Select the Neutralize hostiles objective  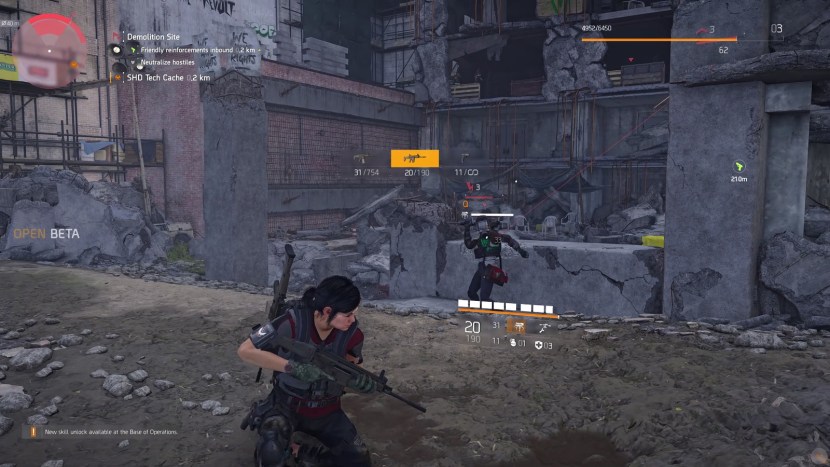tap(168, 62)
